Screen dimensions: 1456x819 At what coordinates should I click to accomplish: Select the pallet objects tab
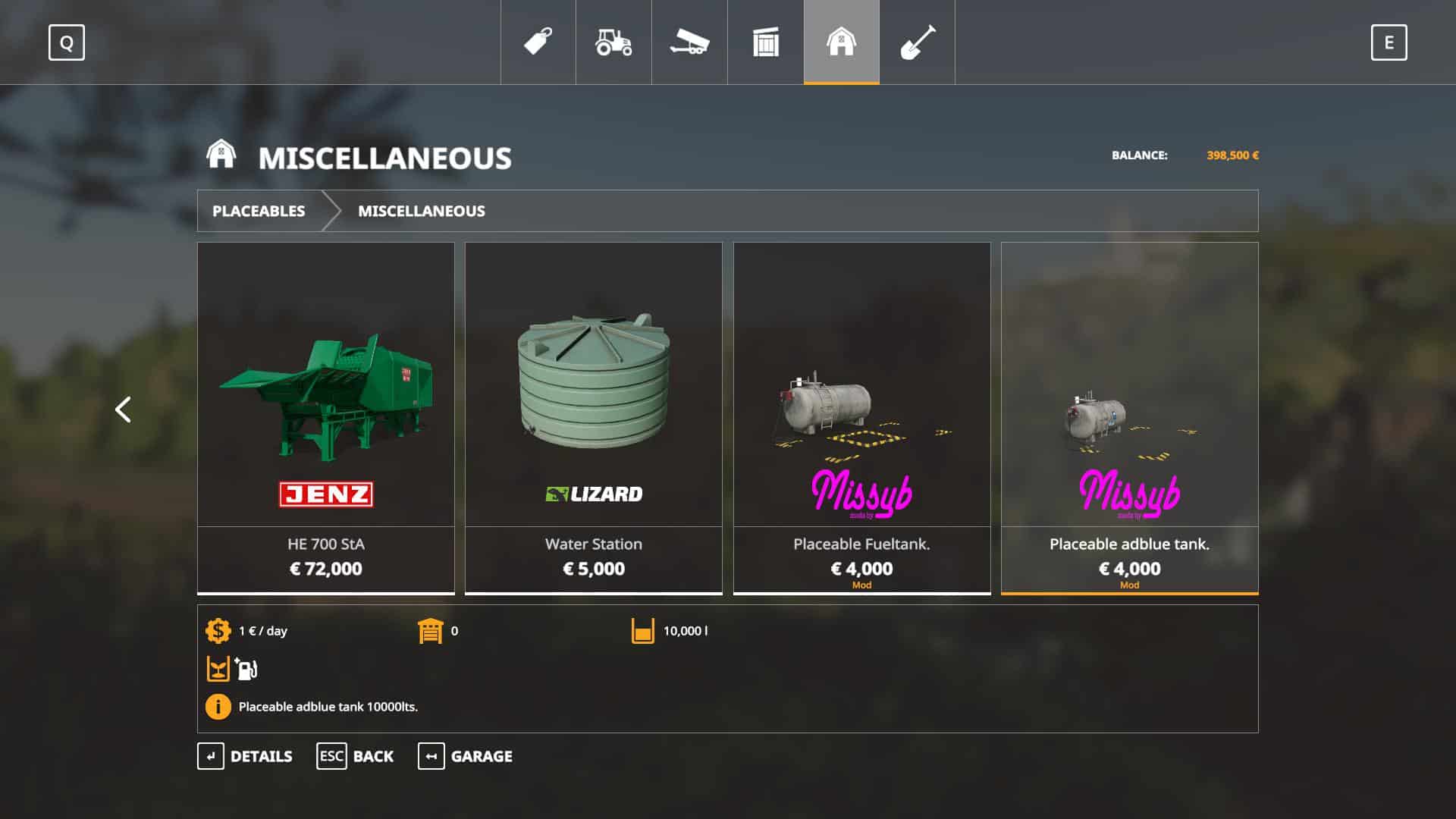[x=765, y=42]
